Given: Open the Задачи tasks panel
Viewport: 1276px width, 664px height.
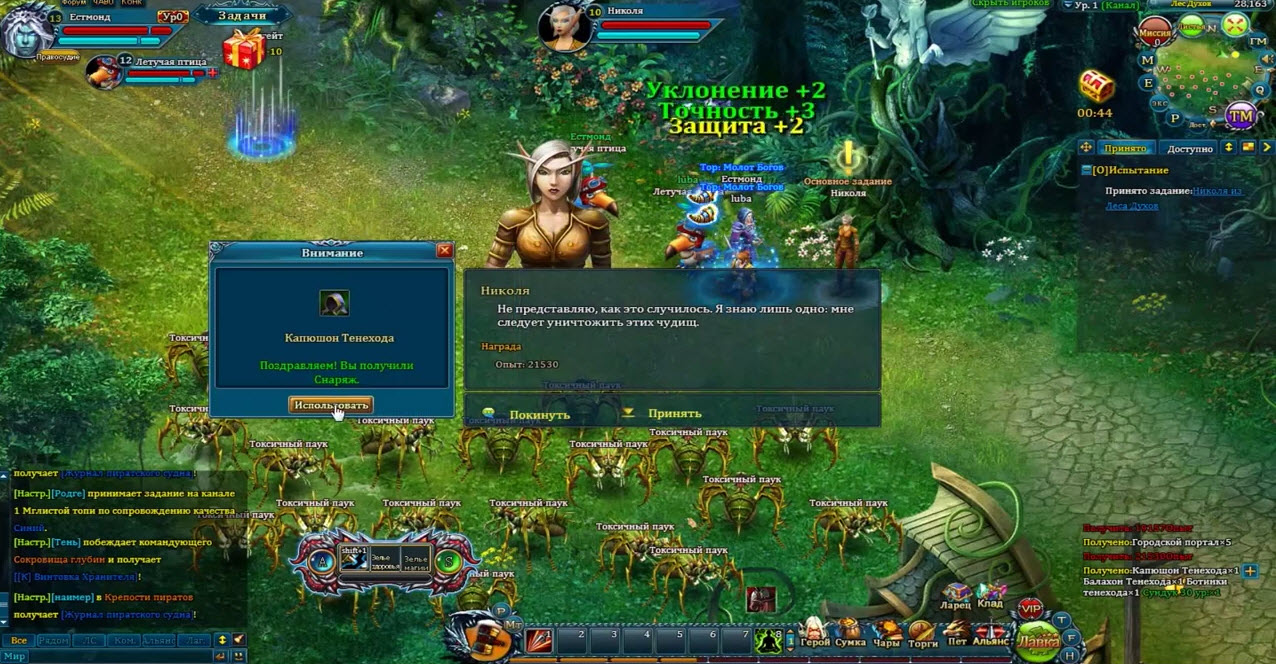Looking at the screenshot, I should 243,15.
